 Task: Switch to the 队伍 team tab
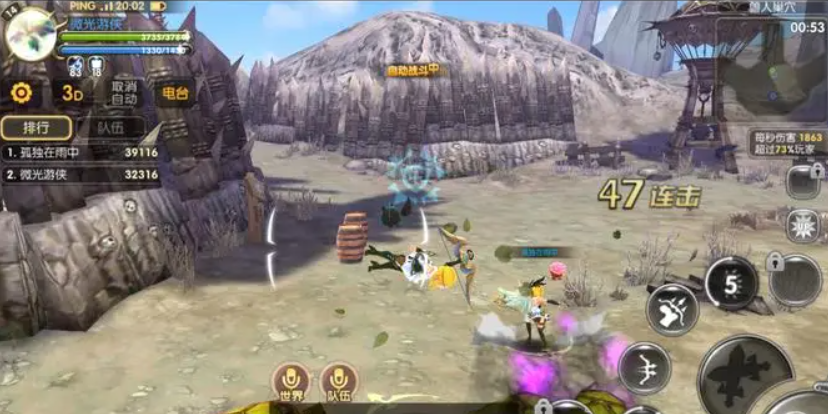112,127
